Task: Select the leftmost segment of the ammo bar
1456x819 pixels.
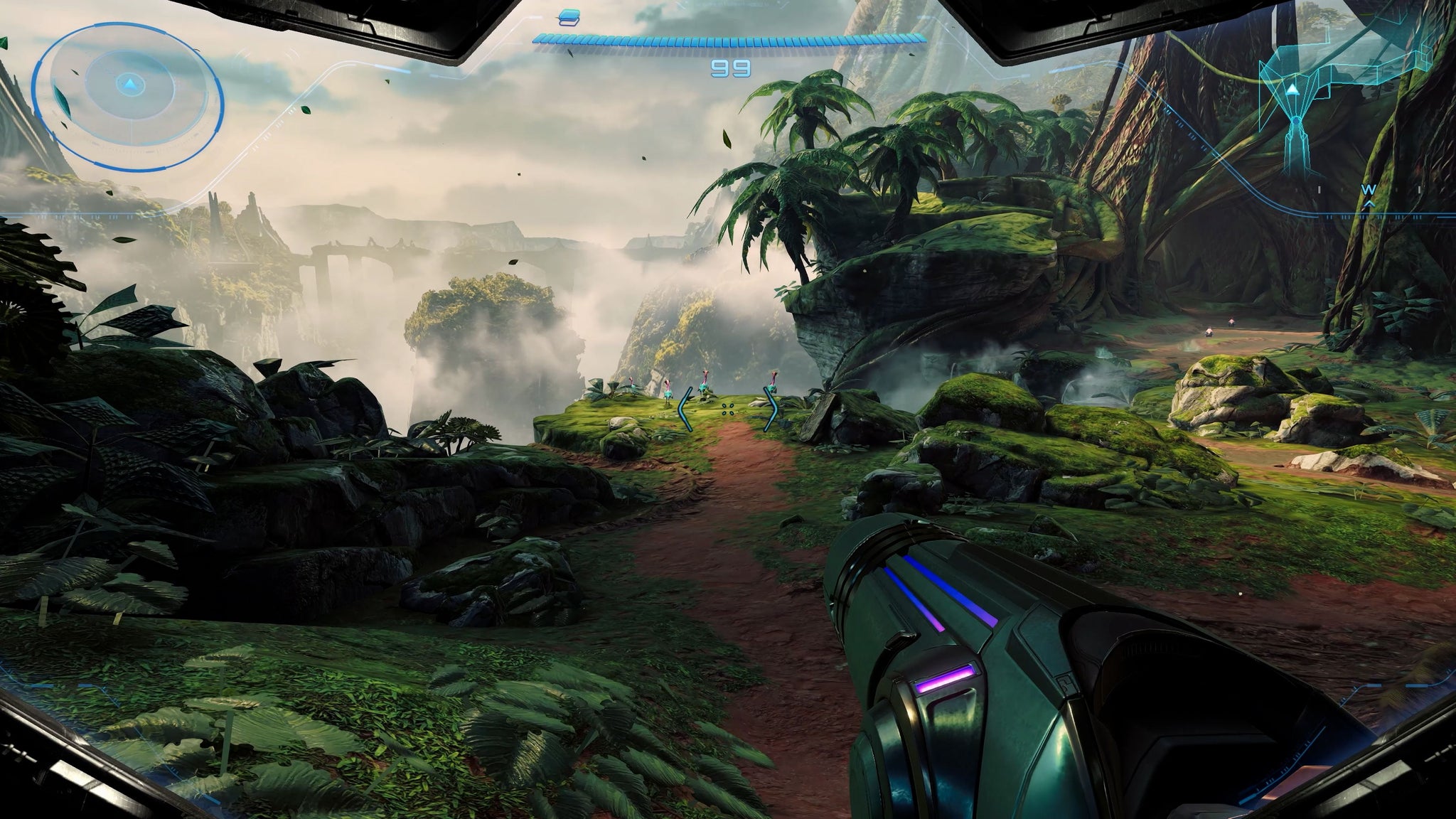Action: (x=539, y=39)
